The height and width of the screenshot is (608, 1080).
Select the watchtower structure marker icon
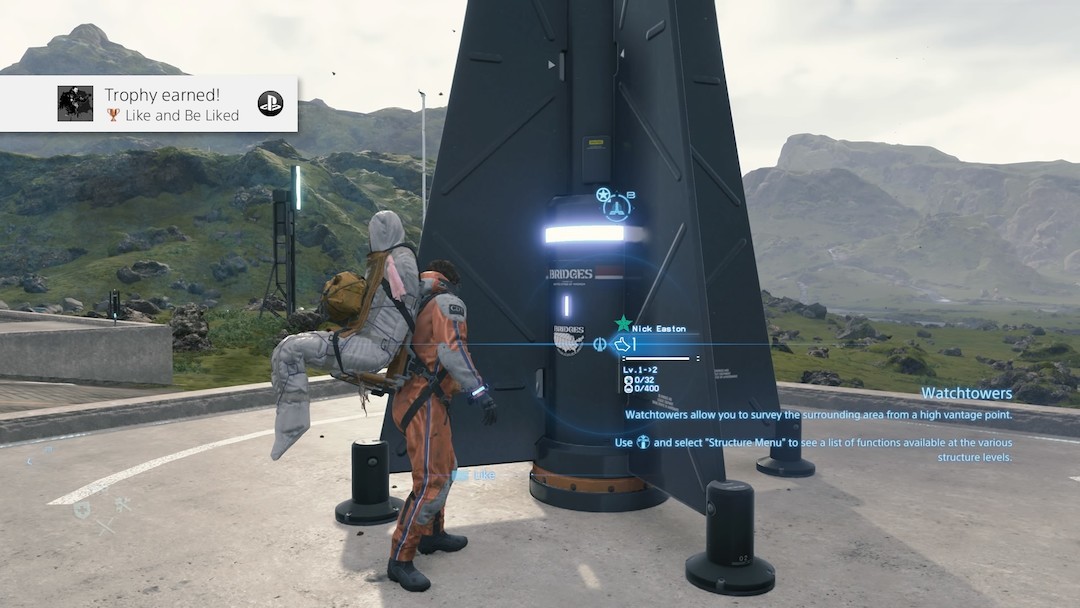pos(617,205)
